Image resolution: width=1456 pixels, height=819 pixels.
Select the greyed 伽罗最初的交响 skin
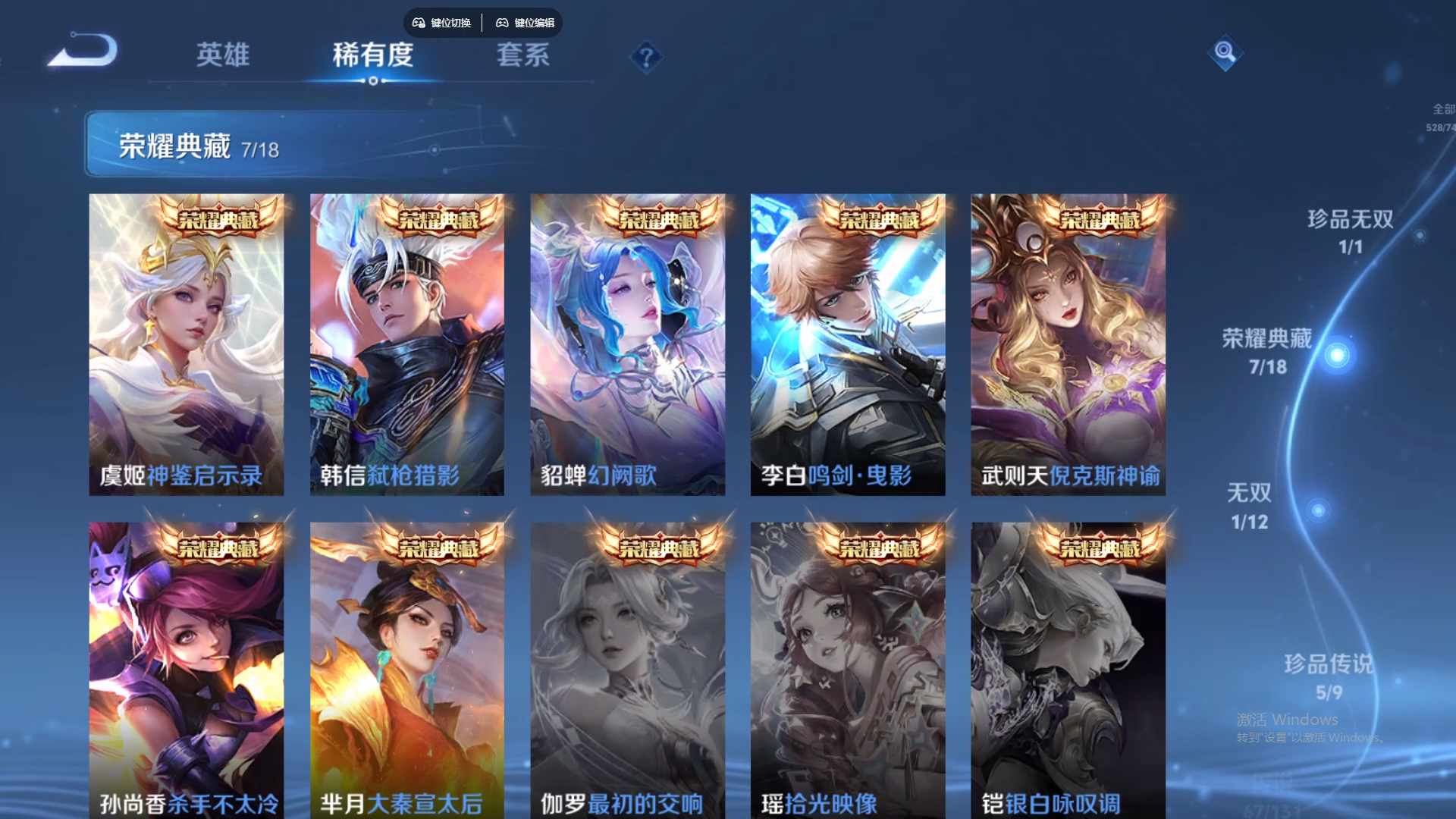pyautogui.click(x=628, y=667)
